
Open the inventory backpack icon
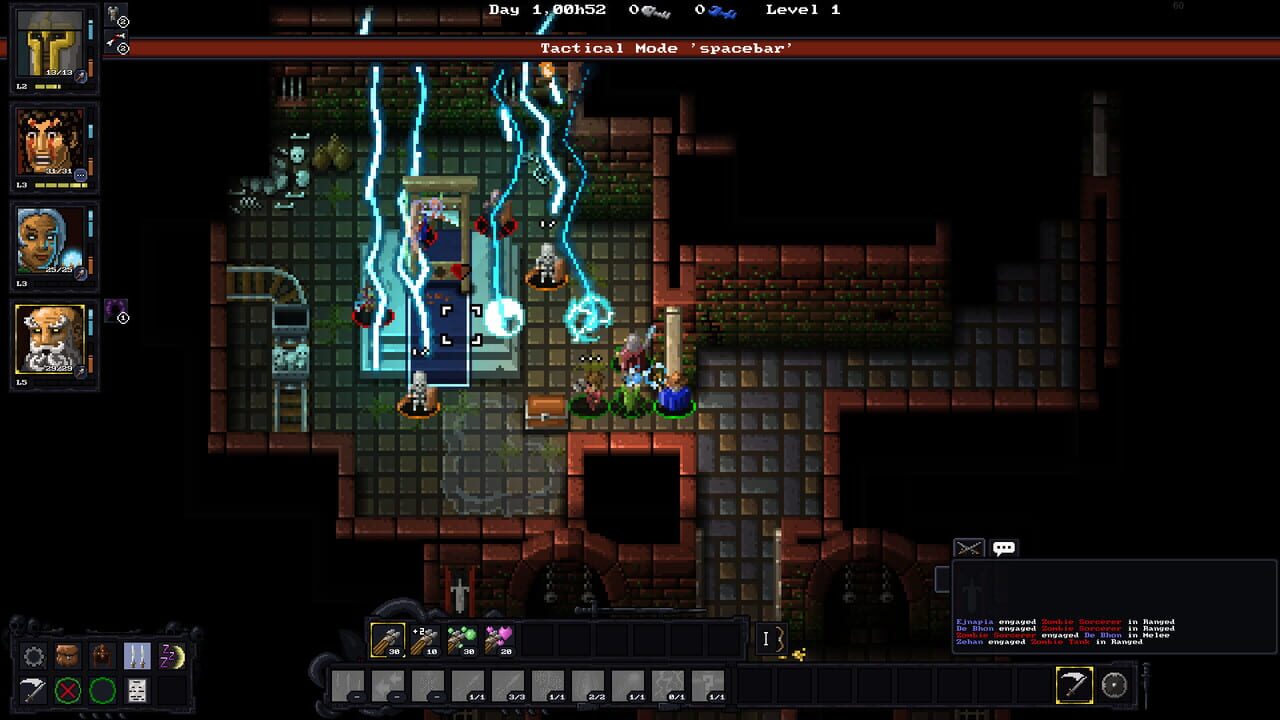point(67,657)
